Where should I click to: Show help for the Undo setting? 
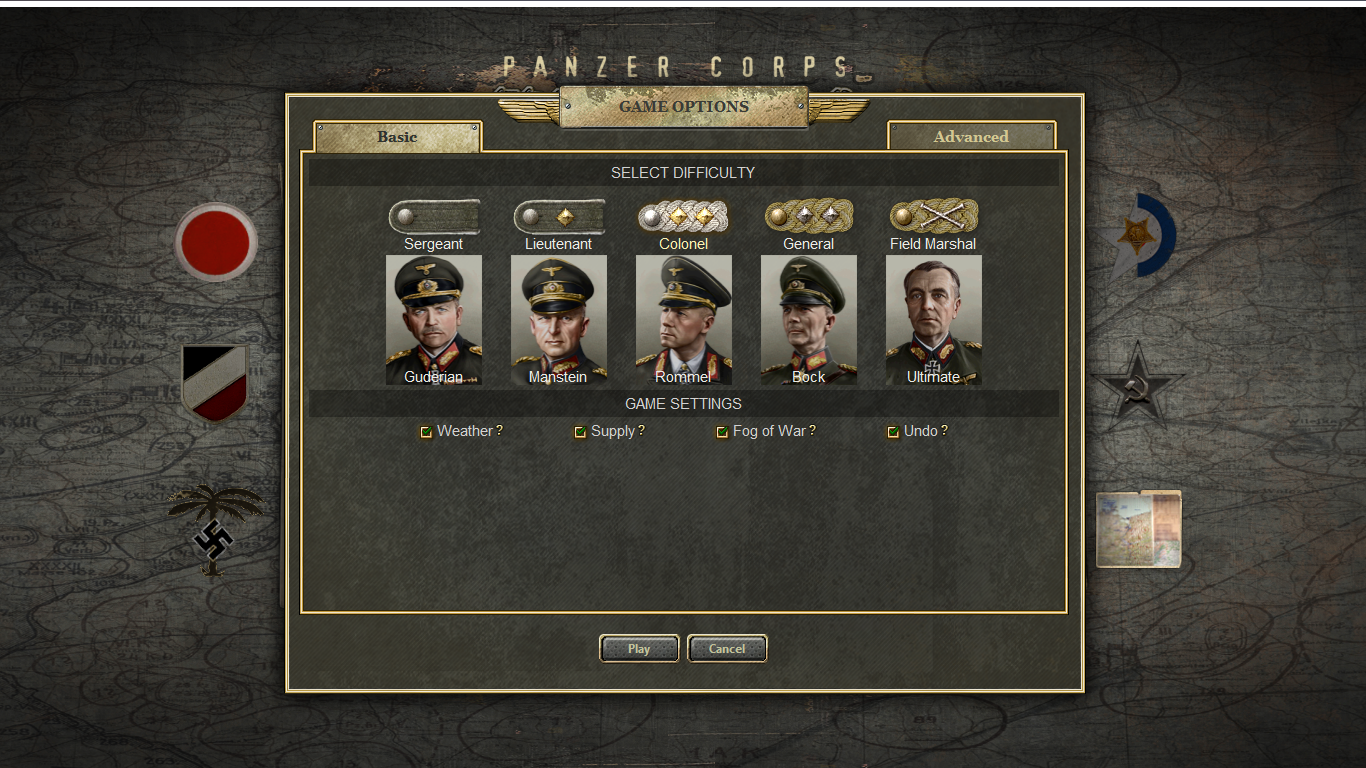944,431
